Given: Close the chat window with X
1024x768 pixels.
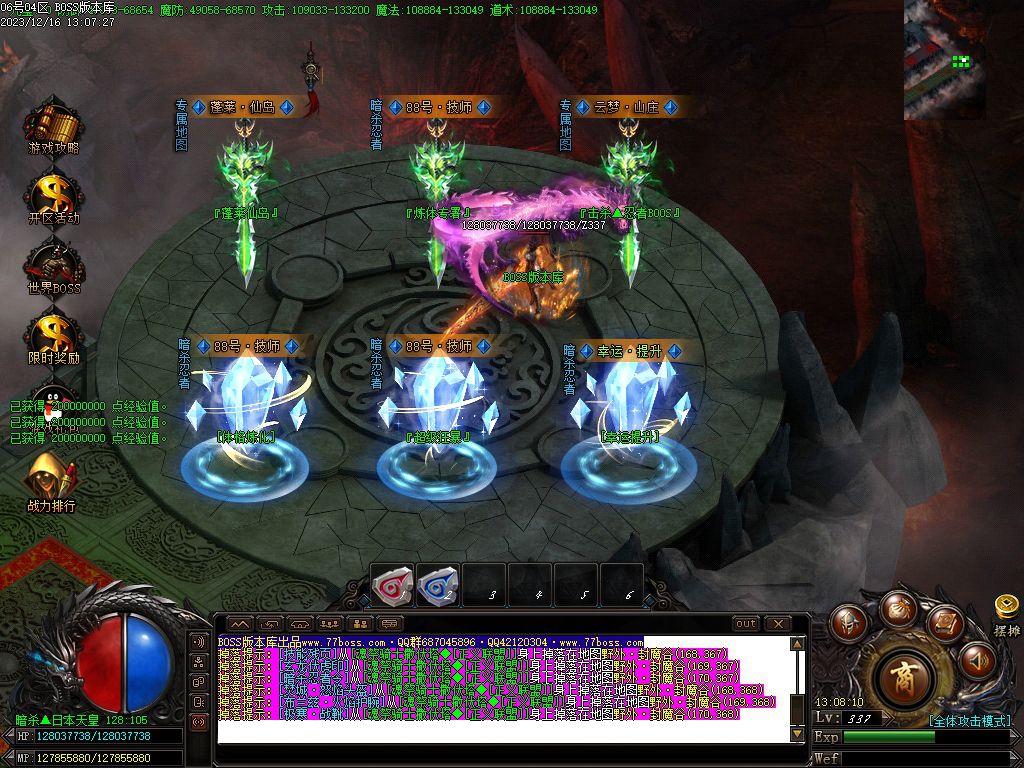Looking at the screenshot, I should (777, 624).
